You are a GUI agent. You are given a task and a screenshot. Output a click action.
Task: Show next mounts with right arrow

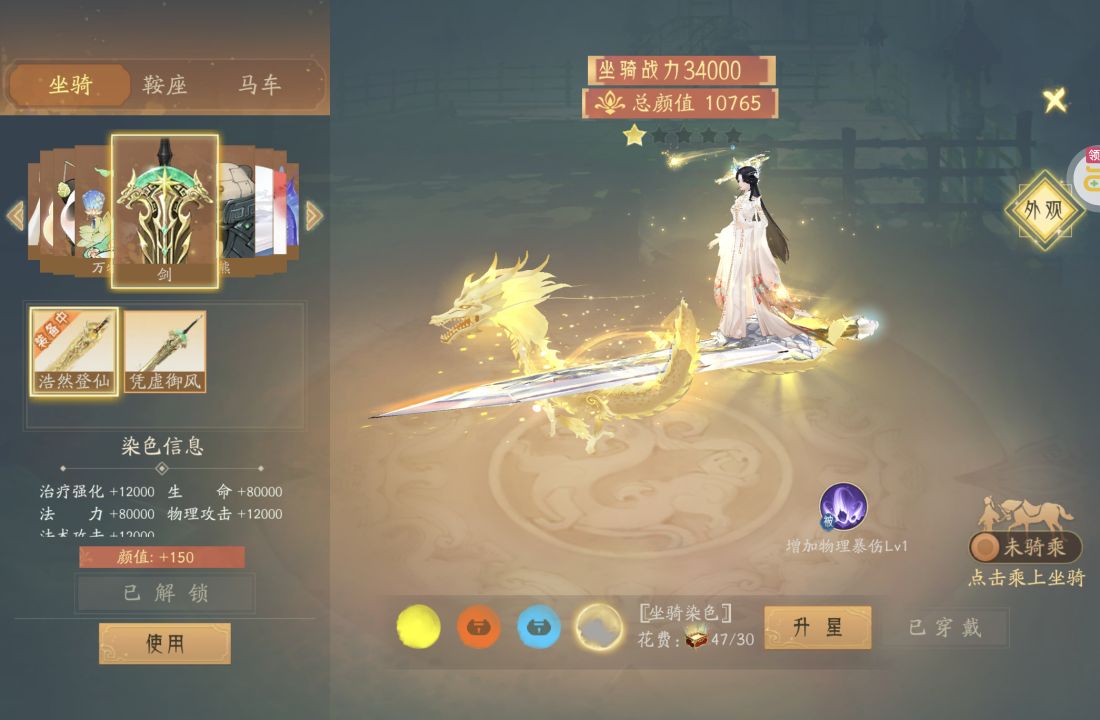click(x=314, y=216)
